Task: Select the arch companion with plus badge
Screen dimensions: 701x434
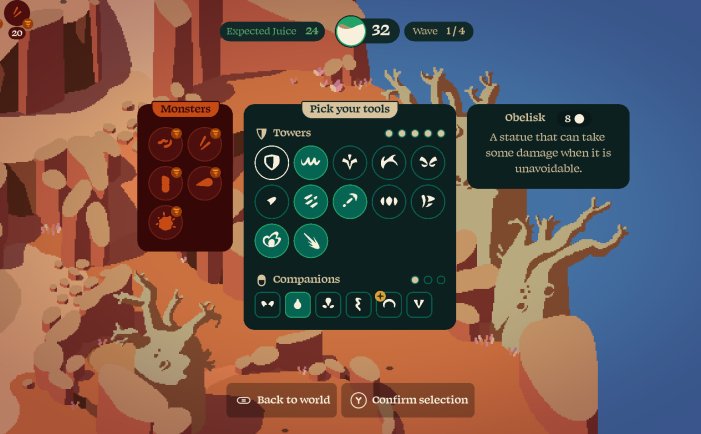Action: click(389, 305)
